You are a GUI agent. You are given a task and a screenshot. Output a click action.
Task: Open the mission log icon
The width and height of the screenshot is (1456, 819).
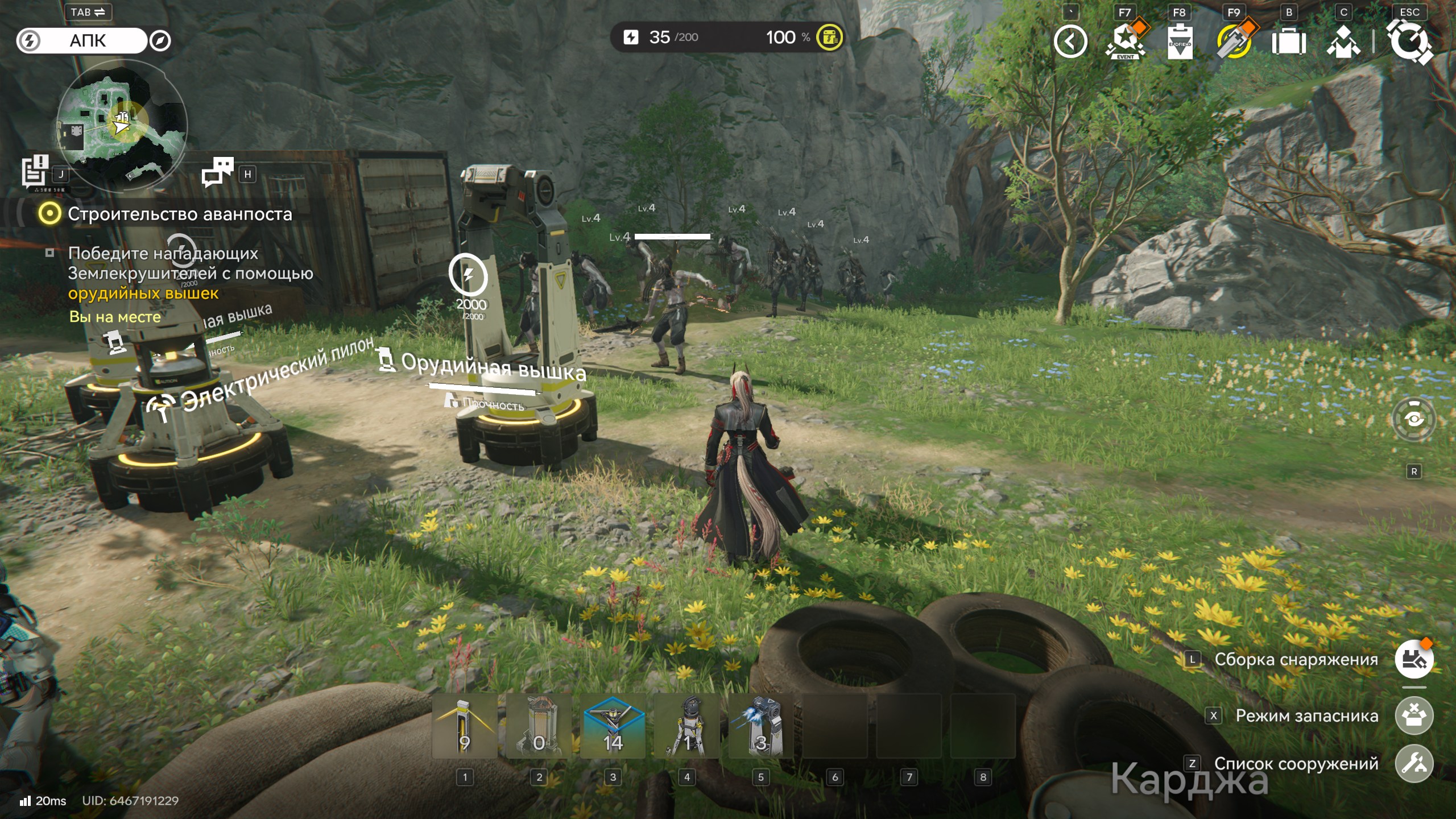(x=35, y=171)
